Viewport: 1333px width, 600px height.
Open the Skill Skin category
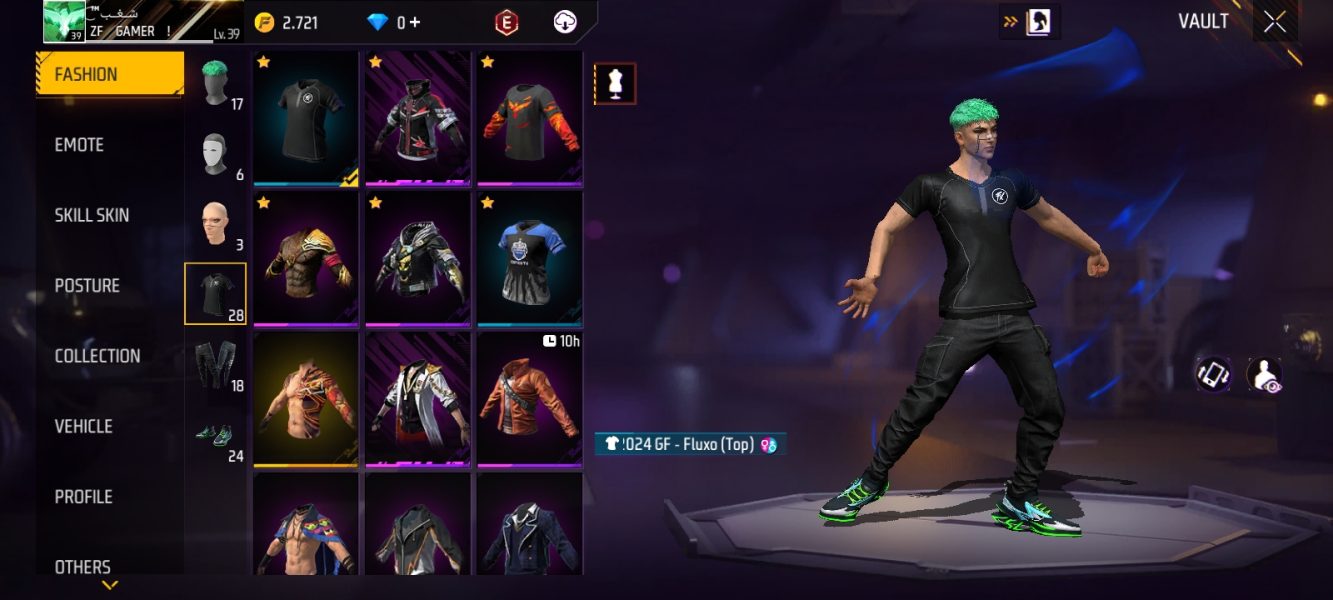click(92, 215)
